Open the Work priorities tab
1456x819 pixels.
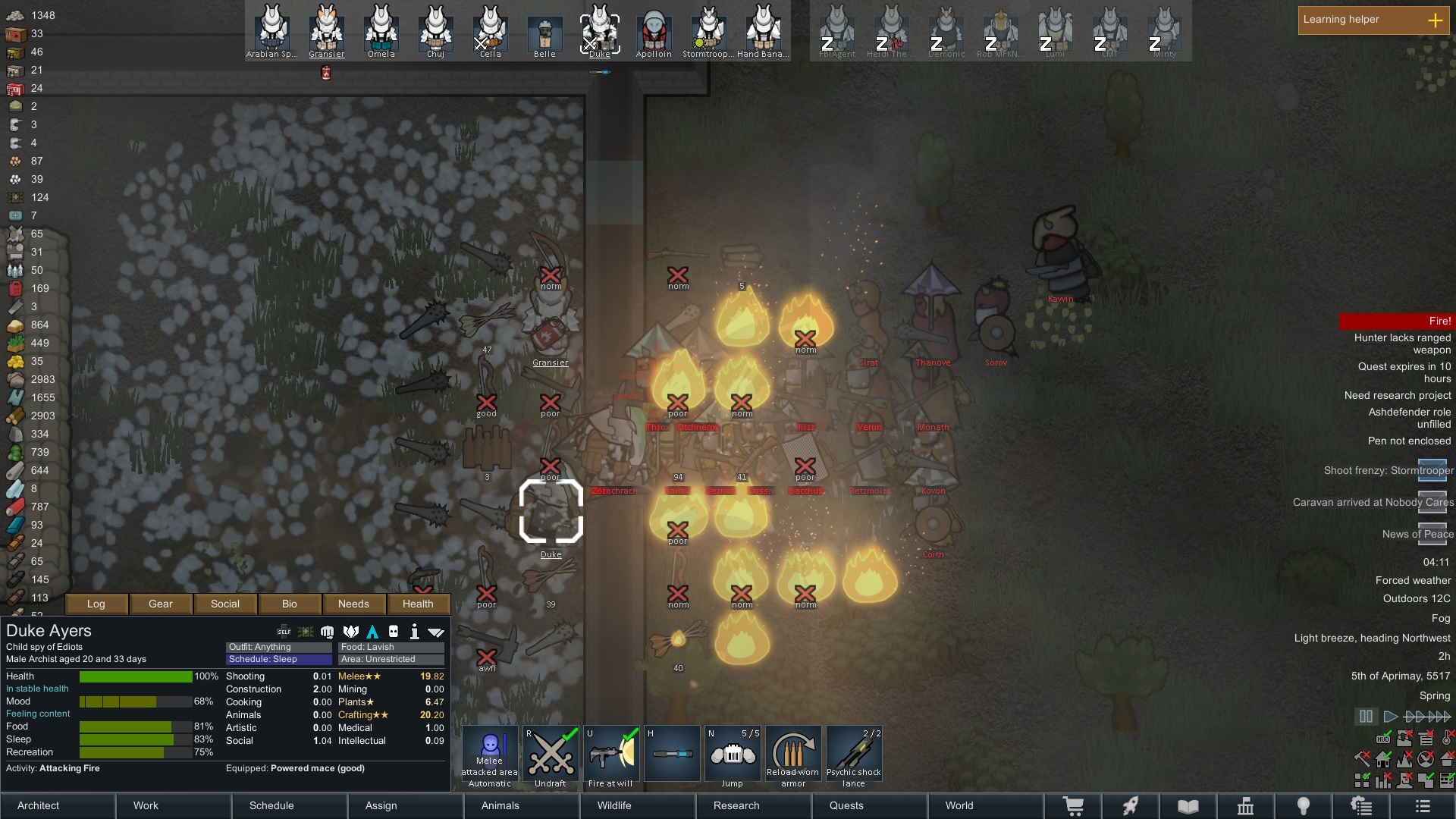[174, 805]
